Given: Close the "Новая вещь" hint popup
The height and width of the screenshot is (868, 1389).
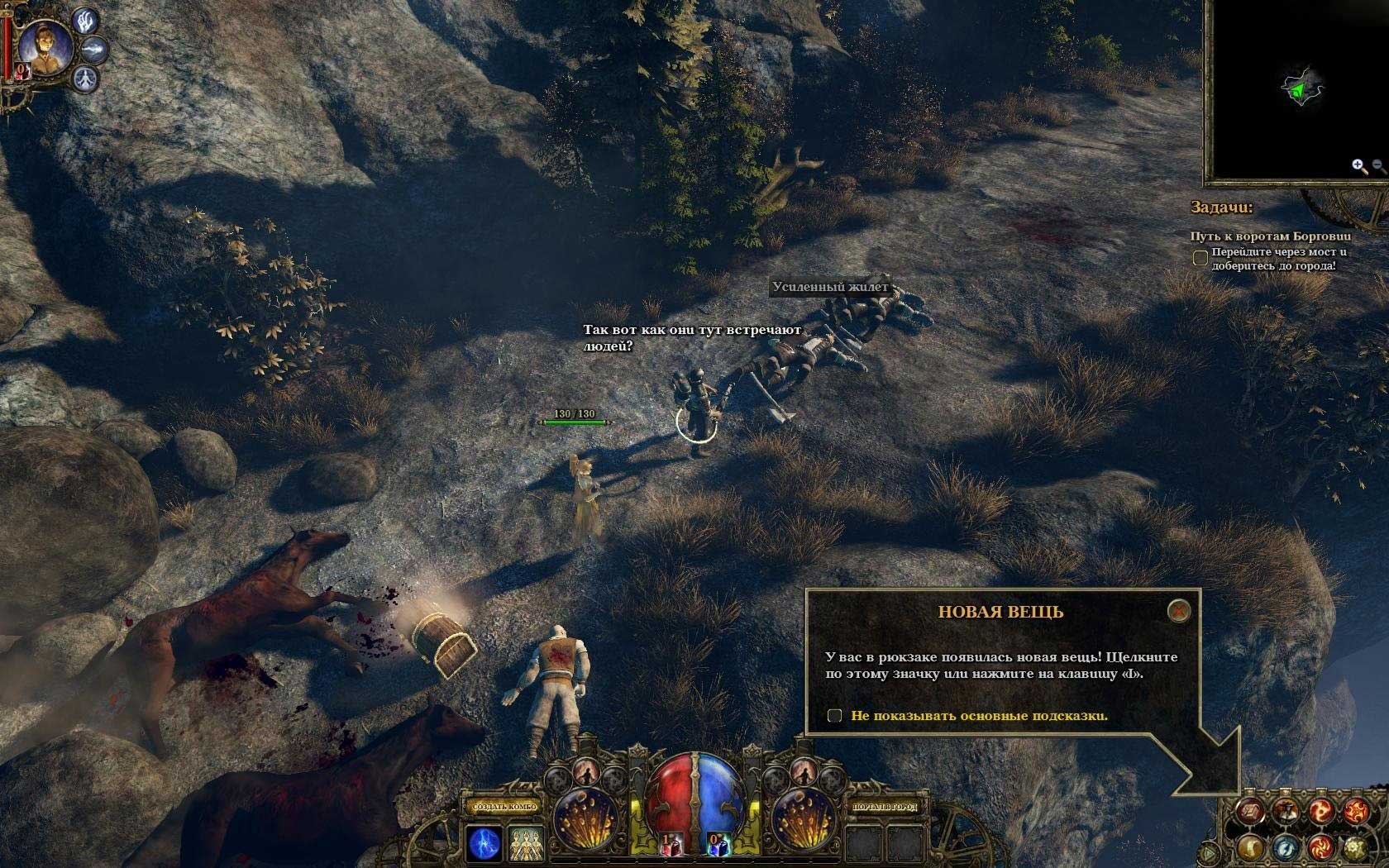Looking at the screenshot, I should click(x=1178, y=611).
